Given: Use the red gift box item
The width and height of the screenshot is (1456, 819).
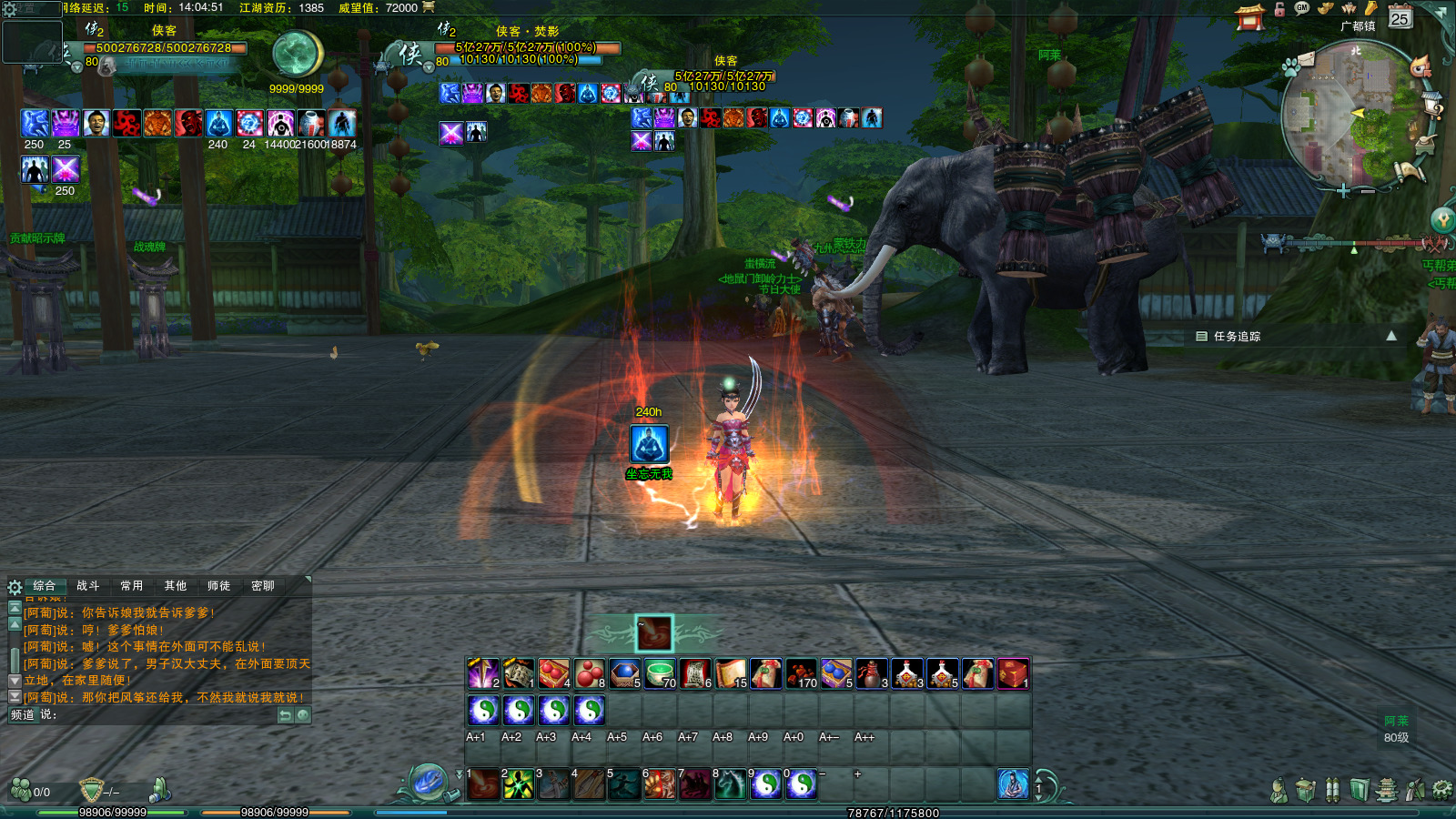Looking at the screenshot, I should pos(1013,673).
